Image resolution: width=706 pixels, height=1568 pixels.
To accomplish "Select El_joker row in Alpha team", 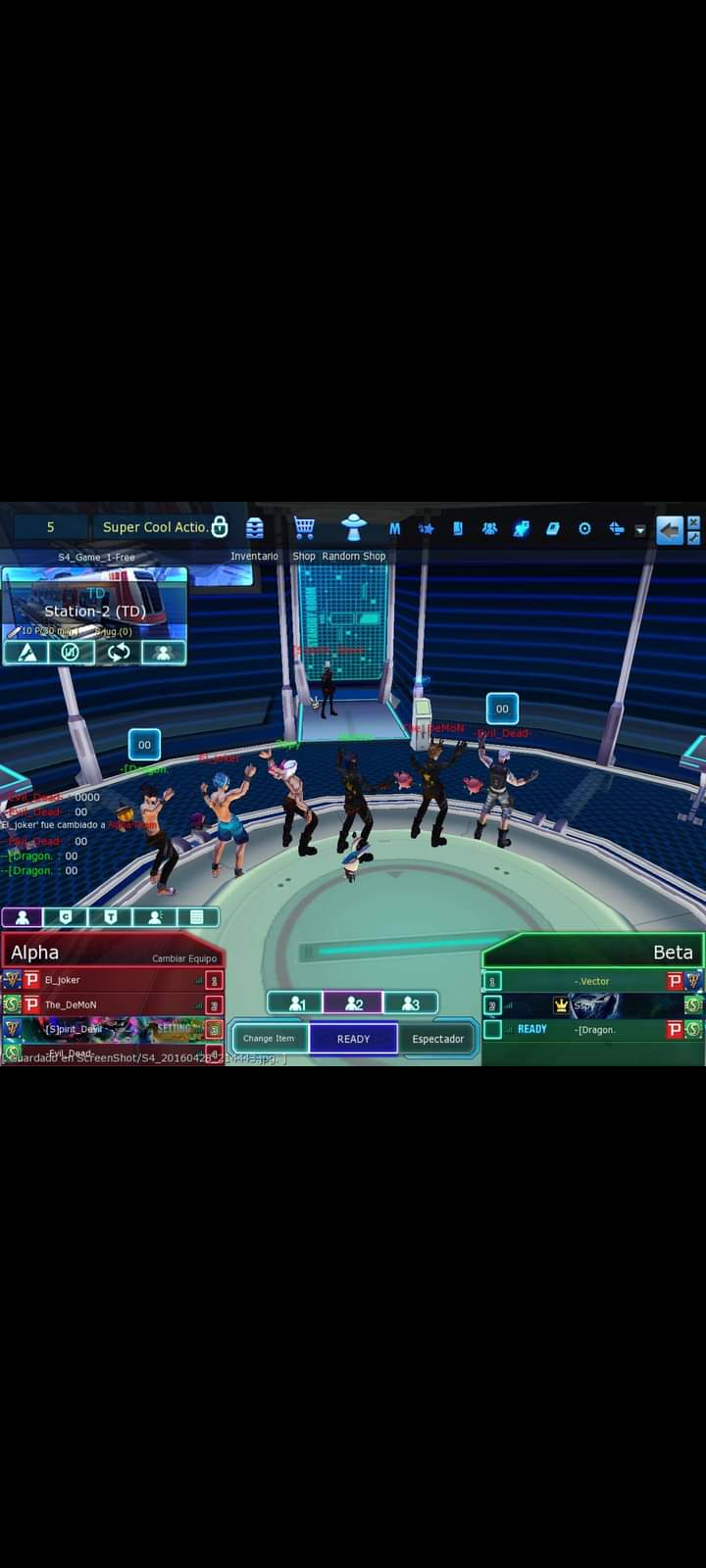I will pyautogui.click(x=118, y=980).
